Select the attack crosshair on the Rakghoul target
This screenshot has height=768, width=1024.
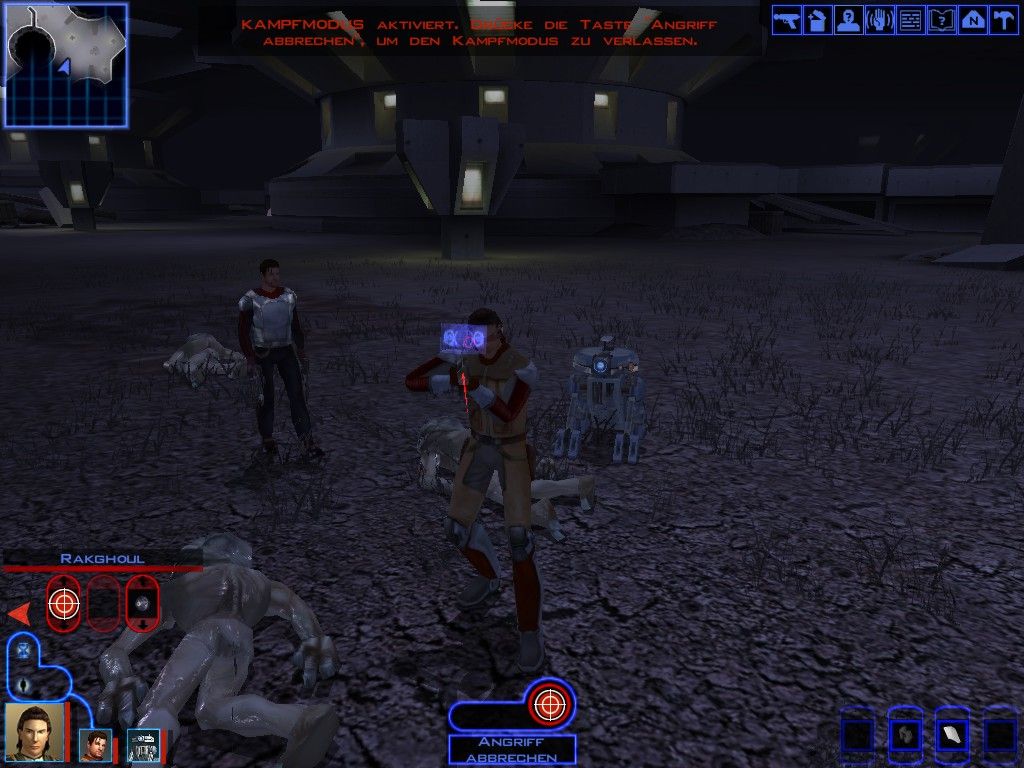(x=63, y=603)
